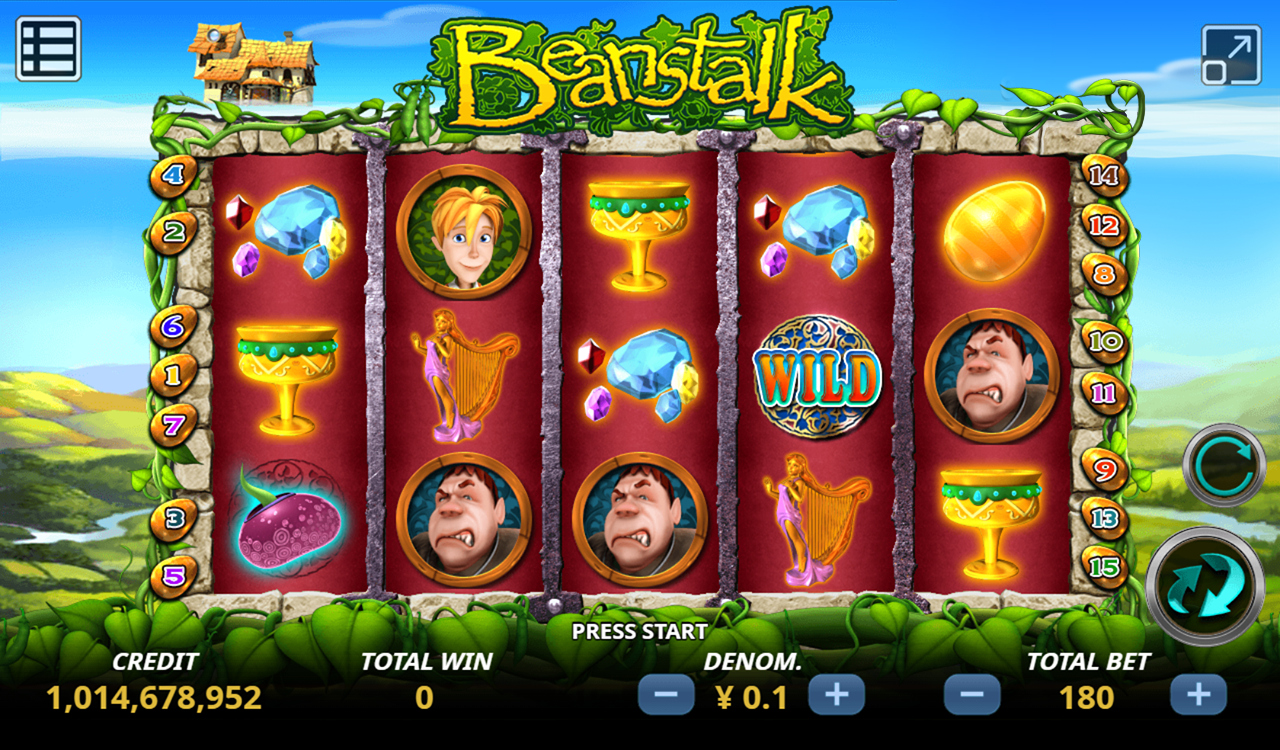Choose payline number 15 marker
Viewport: 1280px width, 750px height.
1105,567
